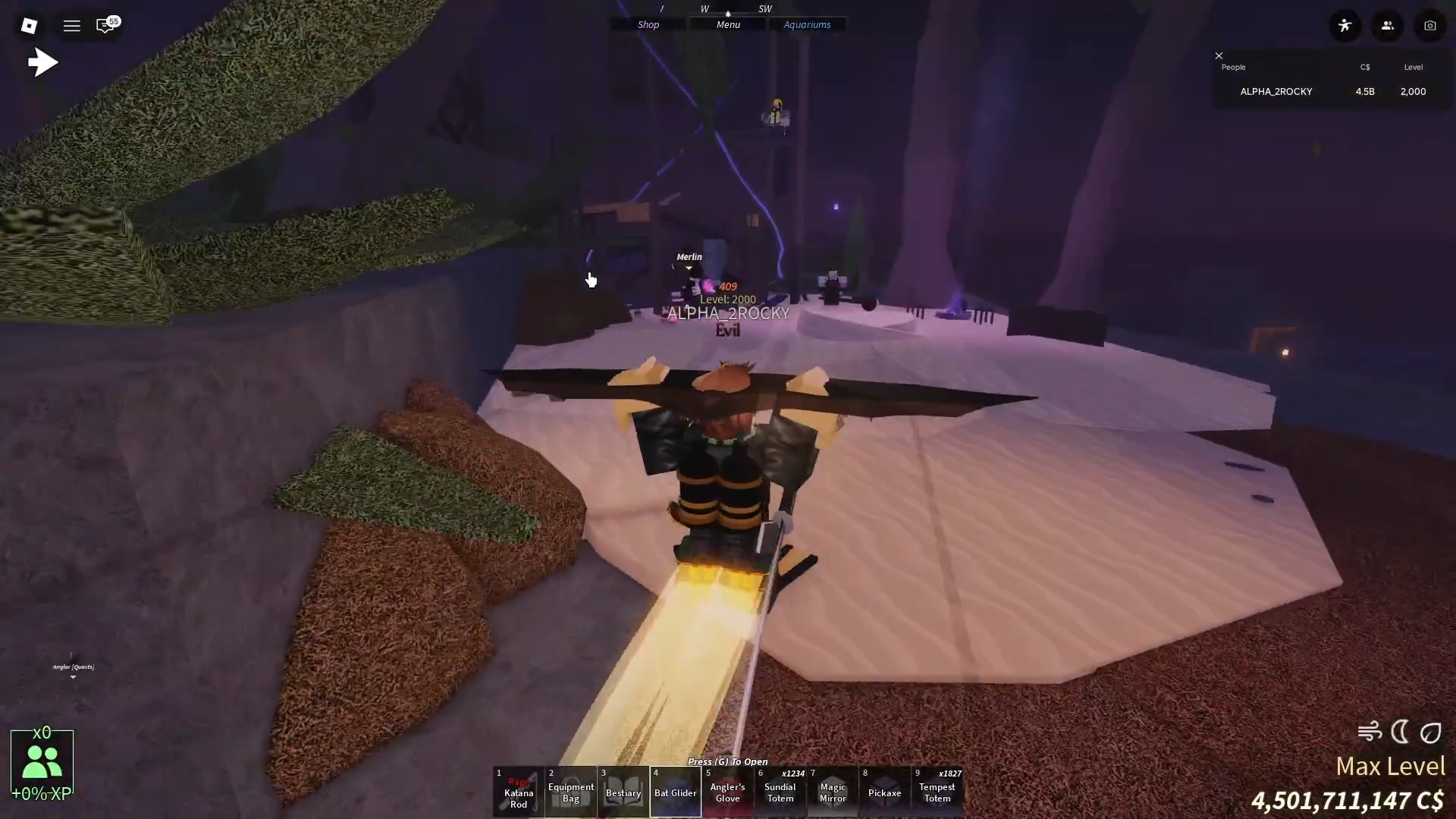
Task: Equip the Angler's Glove slot
Action: (728, 792)
